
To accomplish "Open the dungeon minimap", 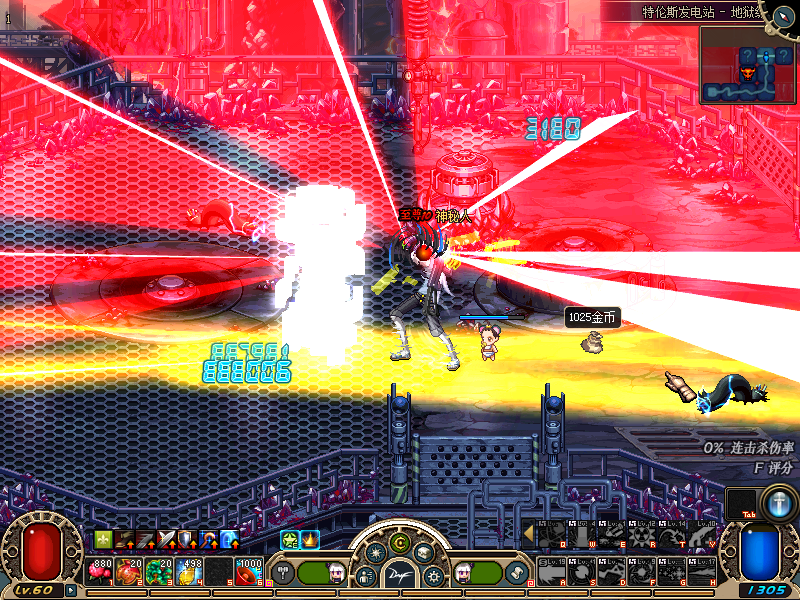I will coord(747,65).
